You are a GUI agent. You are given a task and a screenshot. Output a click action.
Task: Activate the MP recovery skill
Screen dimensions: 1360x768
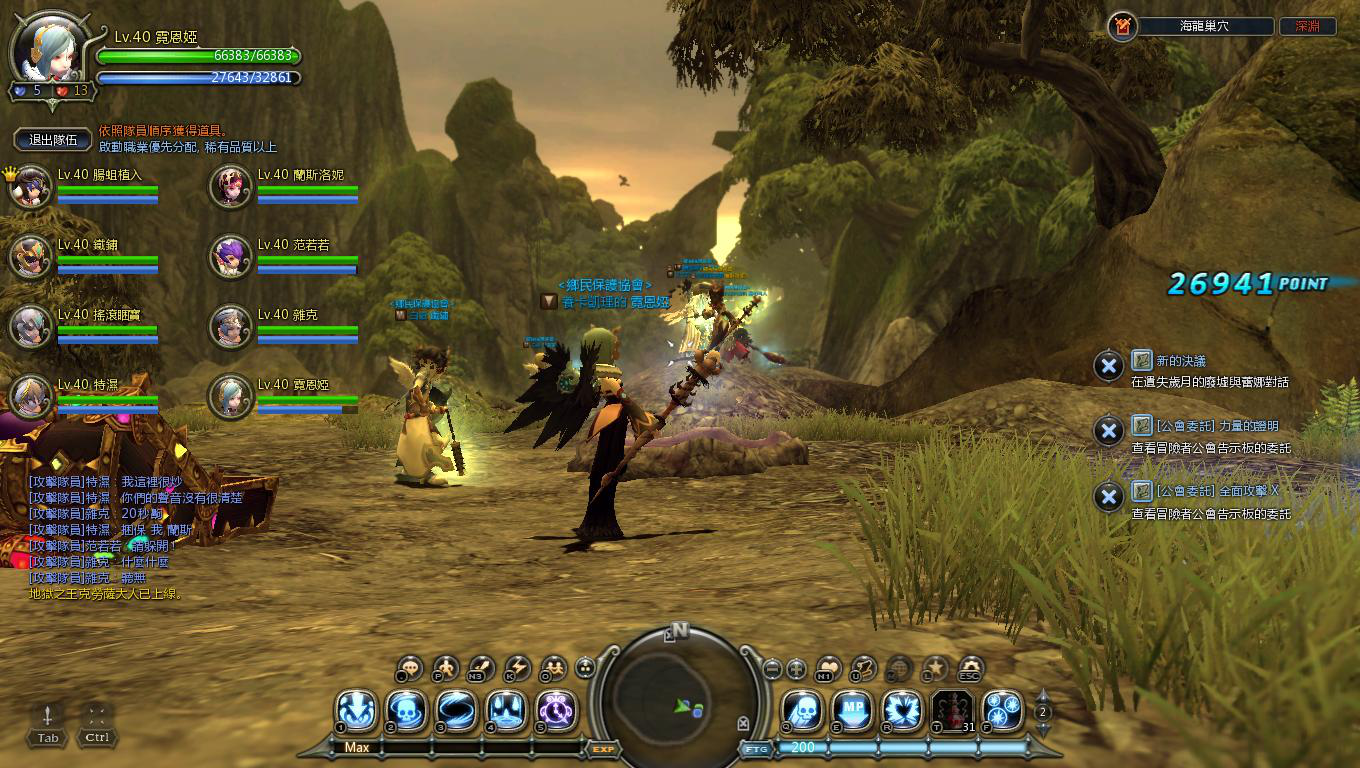pyautogui.click(x=851, y=711)
